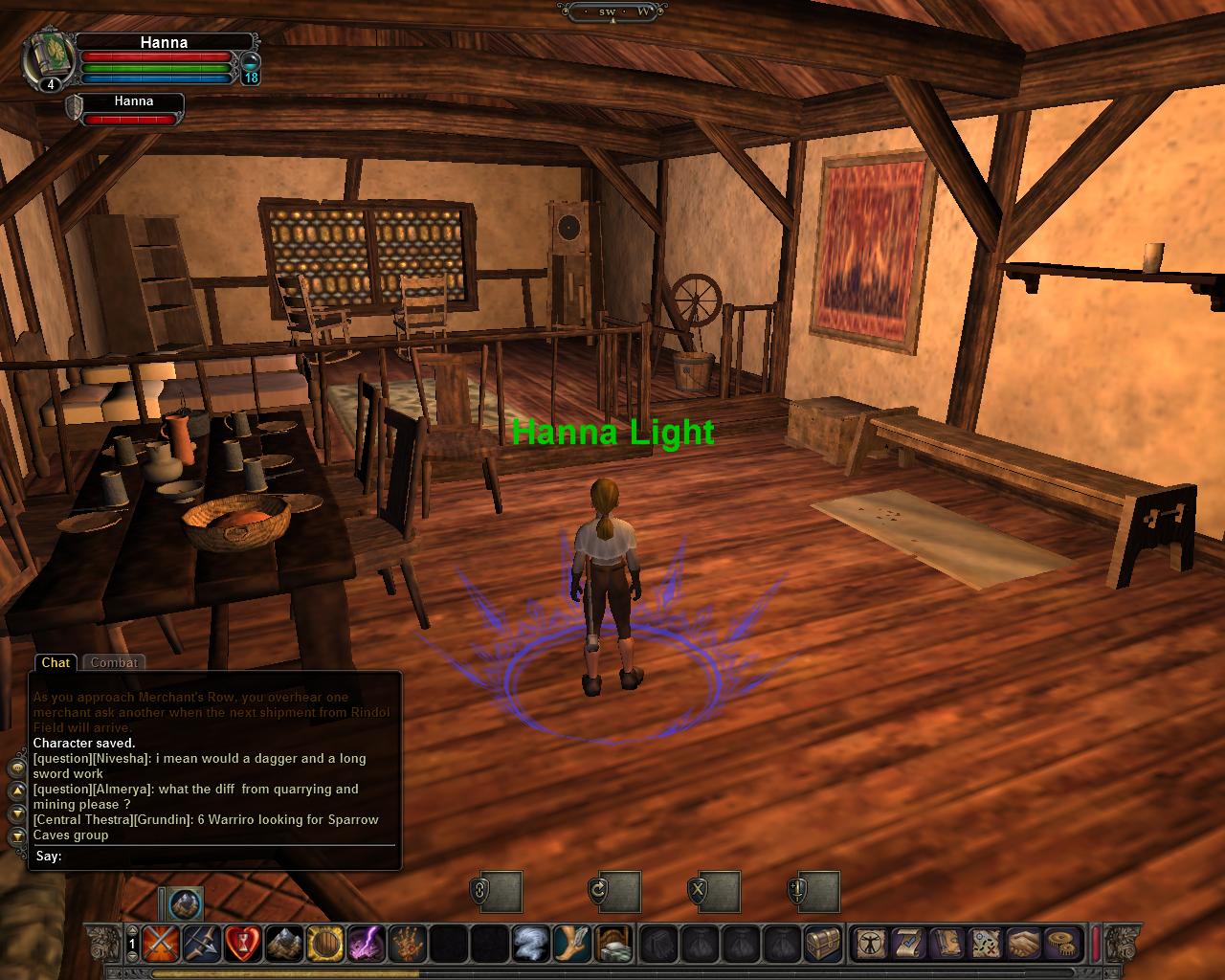The image size is (1225, 980).
Task: Open the diplomacy handshake icon
Action: coord(1023,944)
